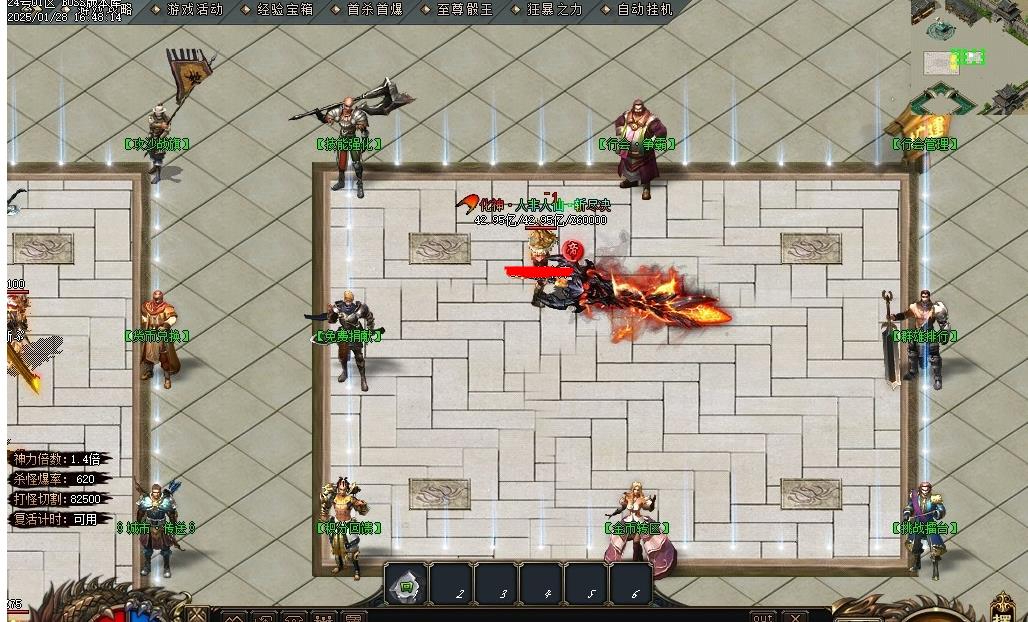1028x622 pixels.
Task: Open the 游戏活动 menu
Action: pos(195,10)
